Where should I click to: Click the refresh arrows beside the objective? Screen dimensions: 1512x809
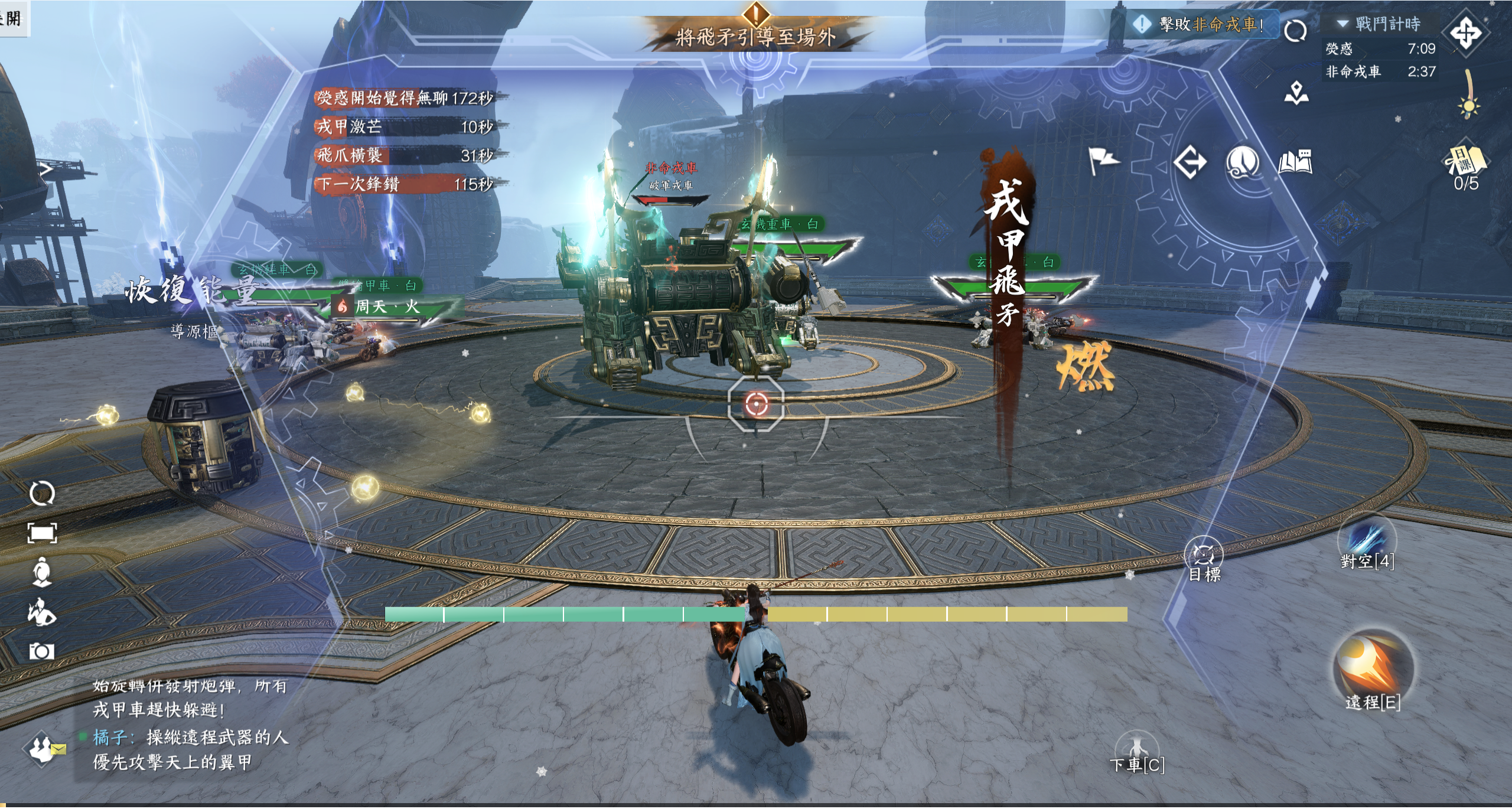point(1295,31)
